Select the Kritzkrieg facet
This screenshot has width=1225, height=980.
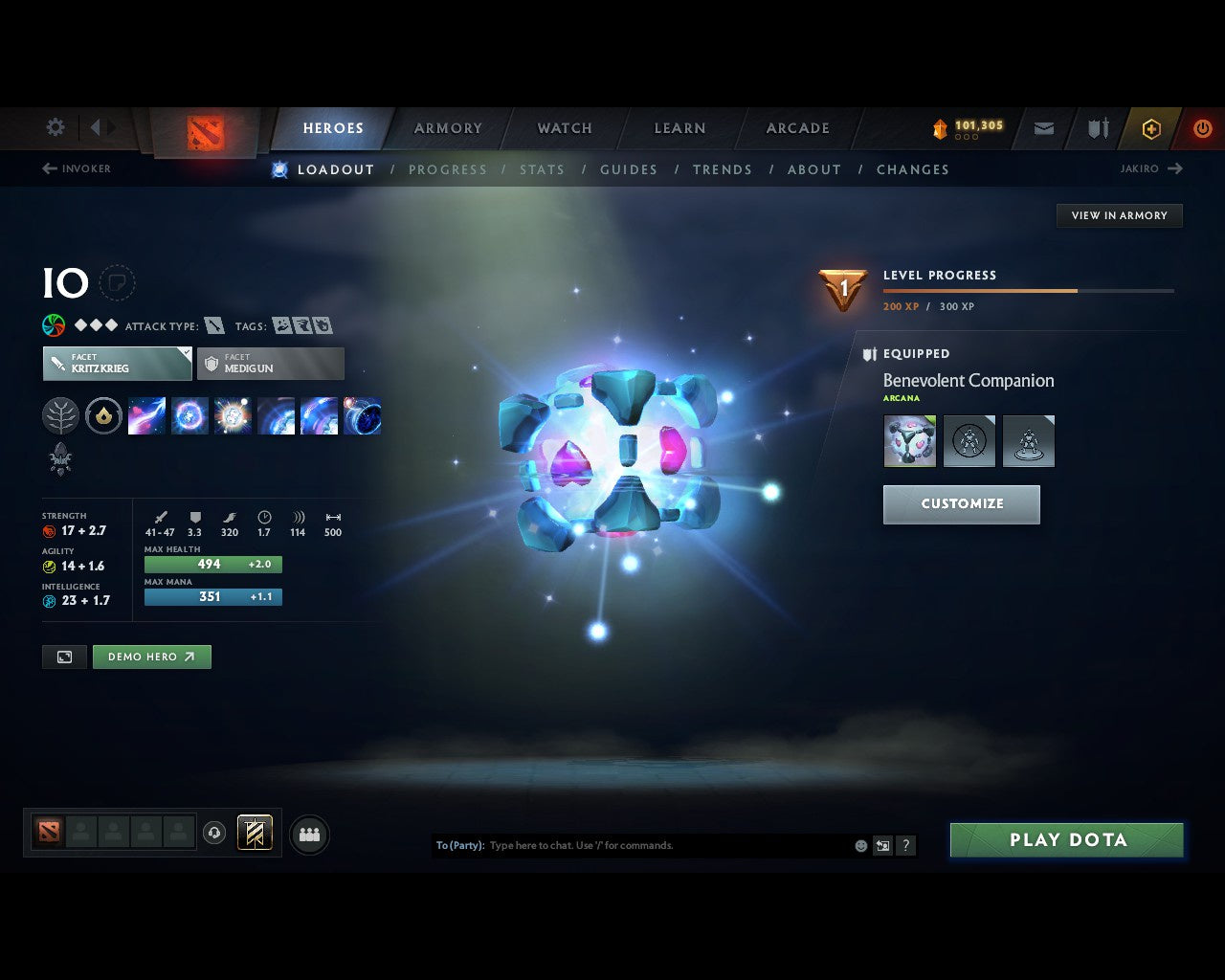(117, 364)
